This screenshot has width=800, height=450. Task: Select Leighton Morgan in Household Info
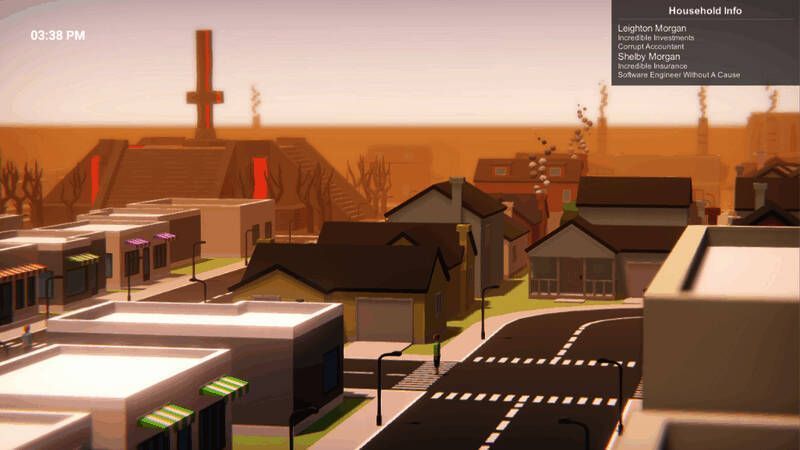coord(653,28)
